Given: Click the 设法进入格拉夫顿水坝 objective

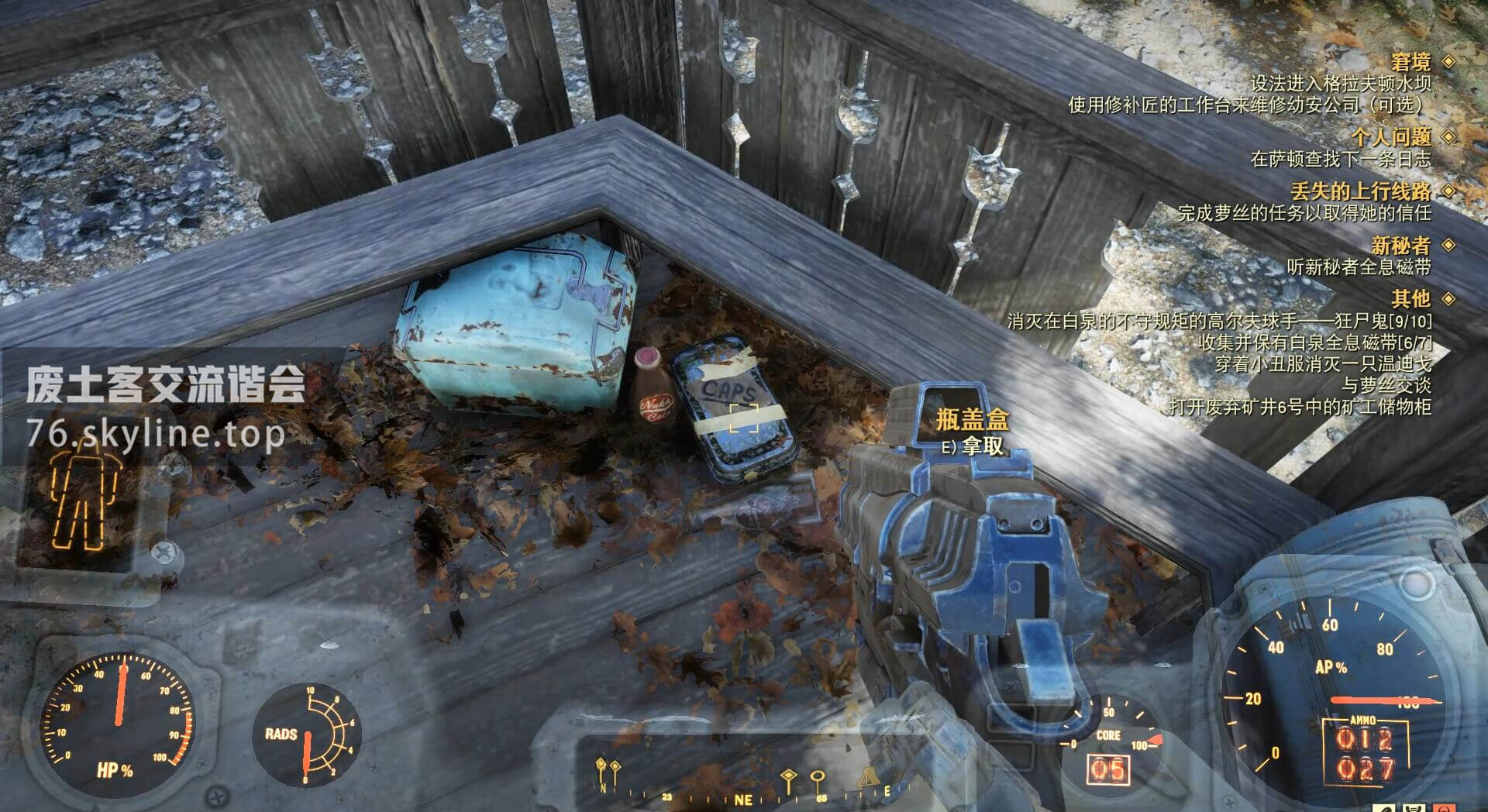Looking at the screenshot, I should [1340, 84].
